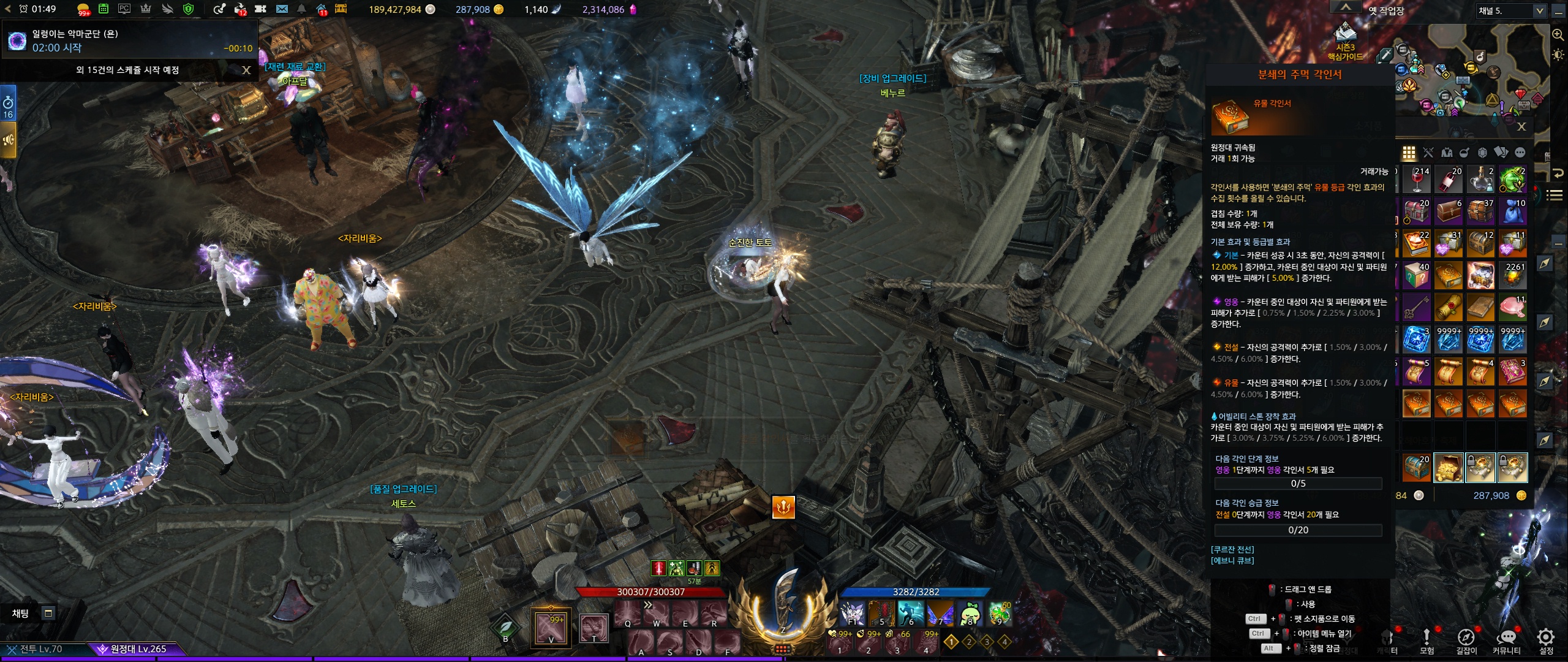Open the green calendar schedule icon
Screen dimensions: 1568x662
[x=104, y=9]
